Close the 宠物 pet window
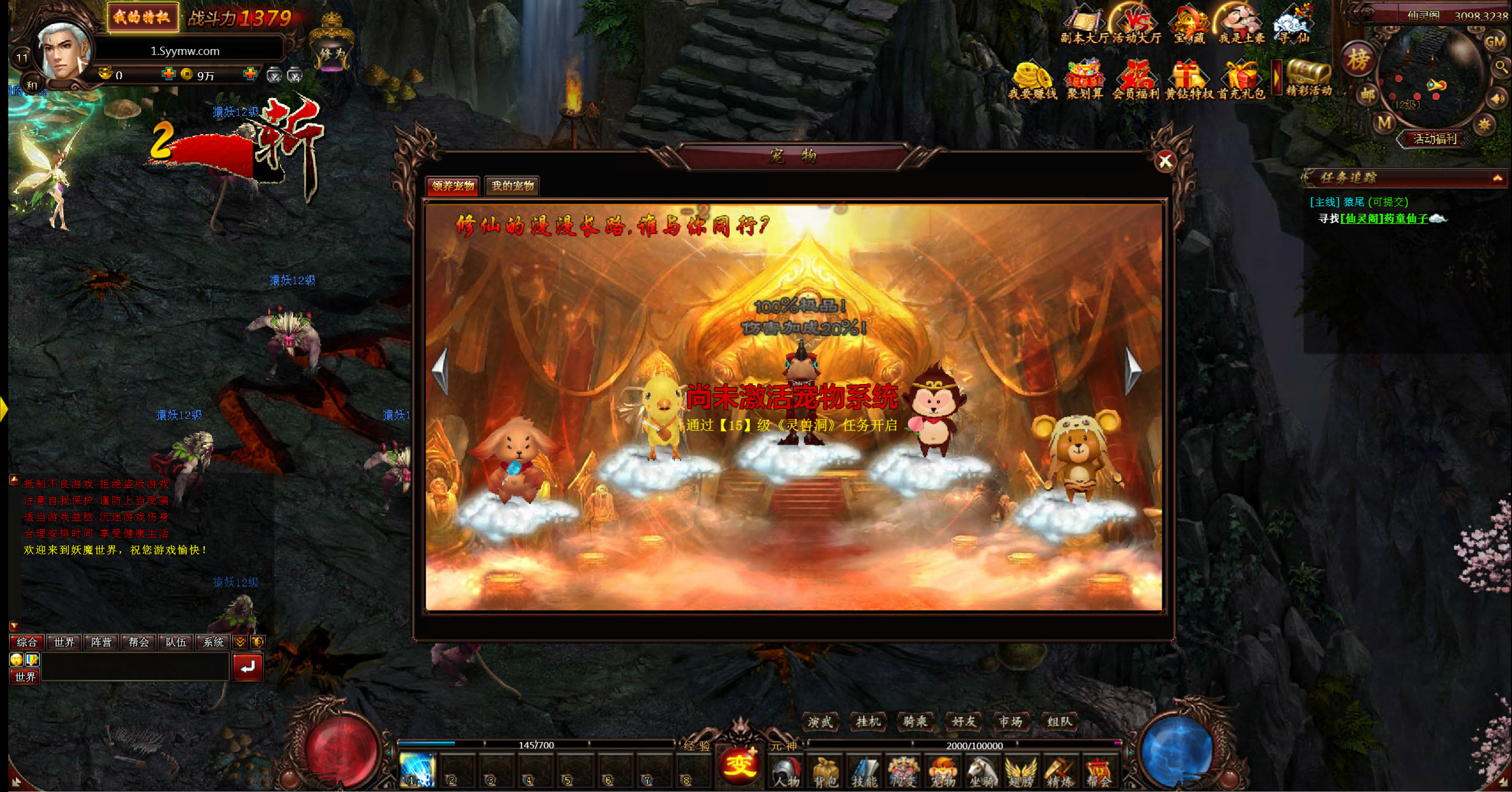 click(1165, 161)
